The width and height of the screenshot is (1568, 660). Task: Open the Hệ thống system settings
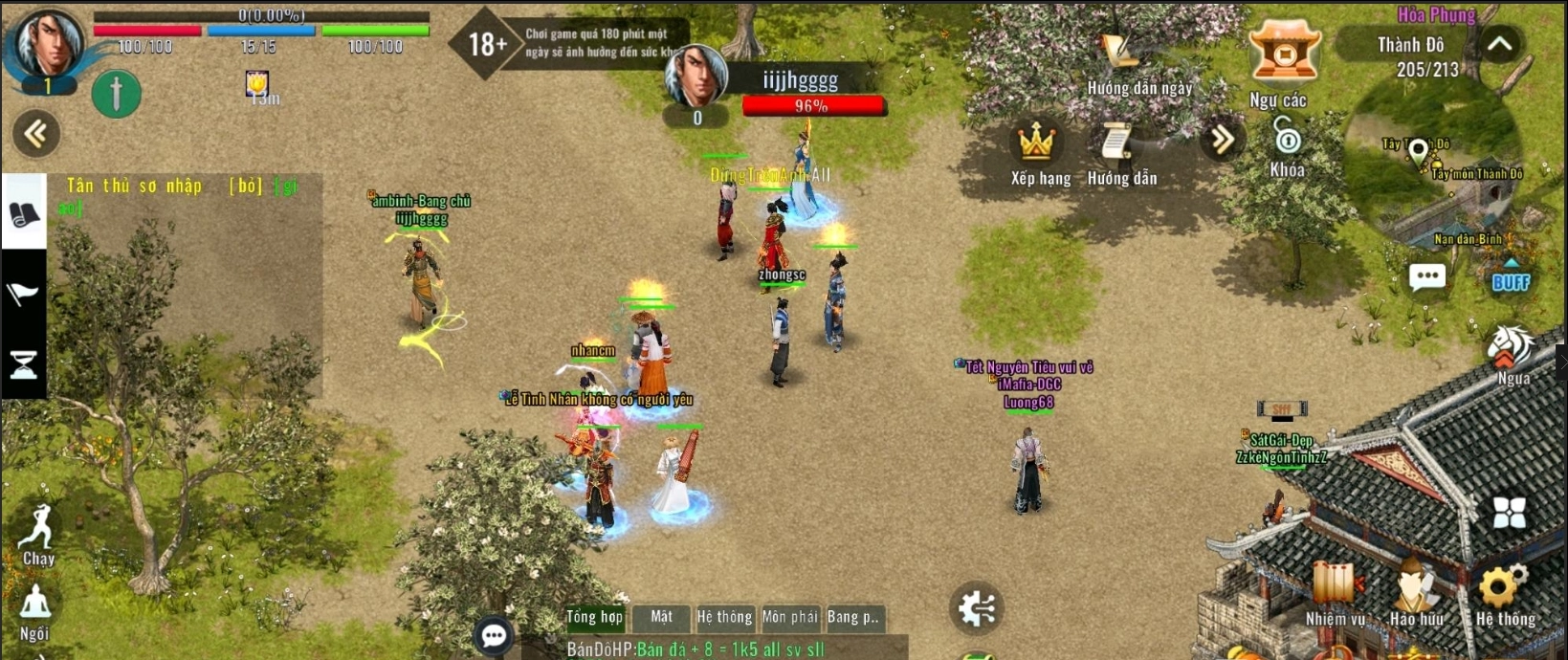click(1503, 589)
